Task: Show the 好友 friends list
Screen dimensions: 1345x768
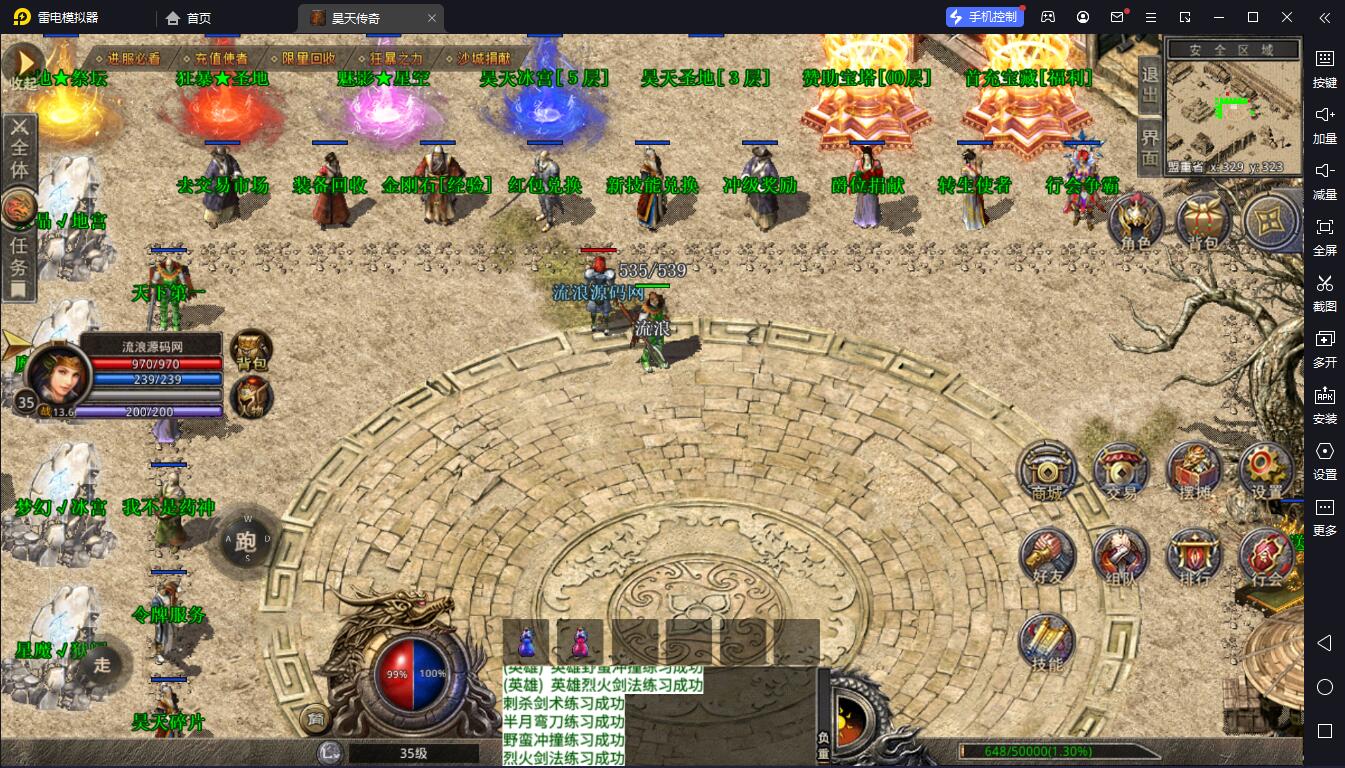Action: (1047, 556)
